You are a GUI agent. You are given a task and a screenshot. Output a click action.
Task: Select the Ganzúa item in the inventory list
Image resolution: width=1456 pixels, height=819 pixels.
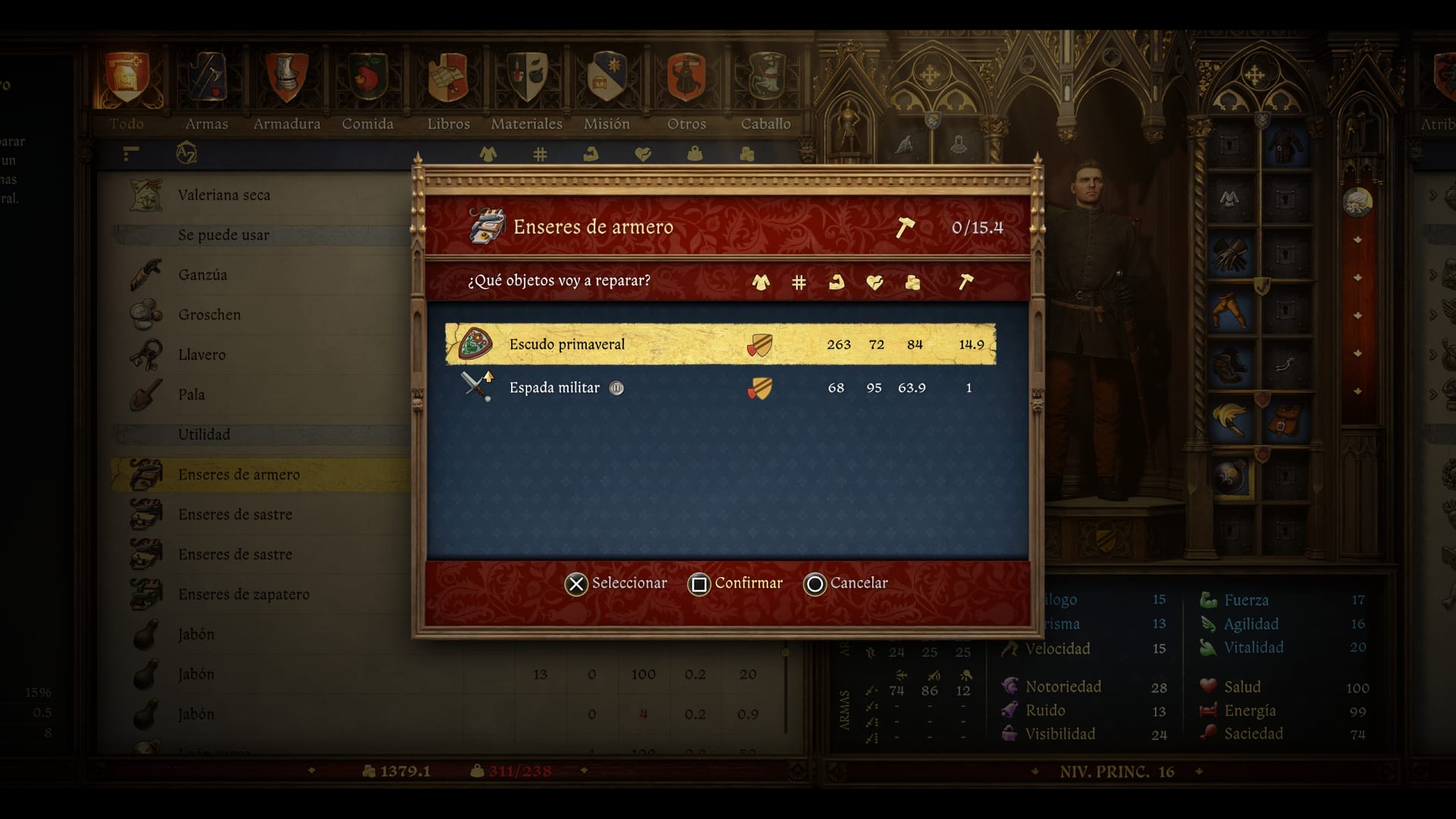[x=202, y=275]
